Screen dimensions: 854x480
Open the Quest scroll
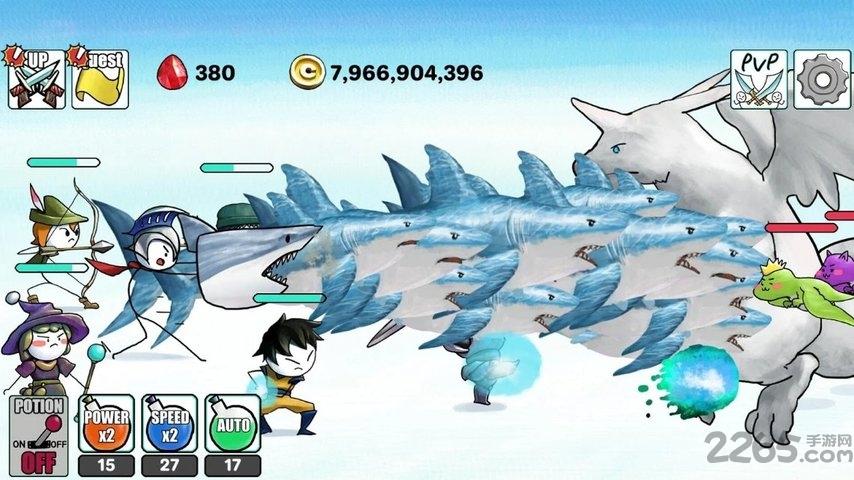98,77
